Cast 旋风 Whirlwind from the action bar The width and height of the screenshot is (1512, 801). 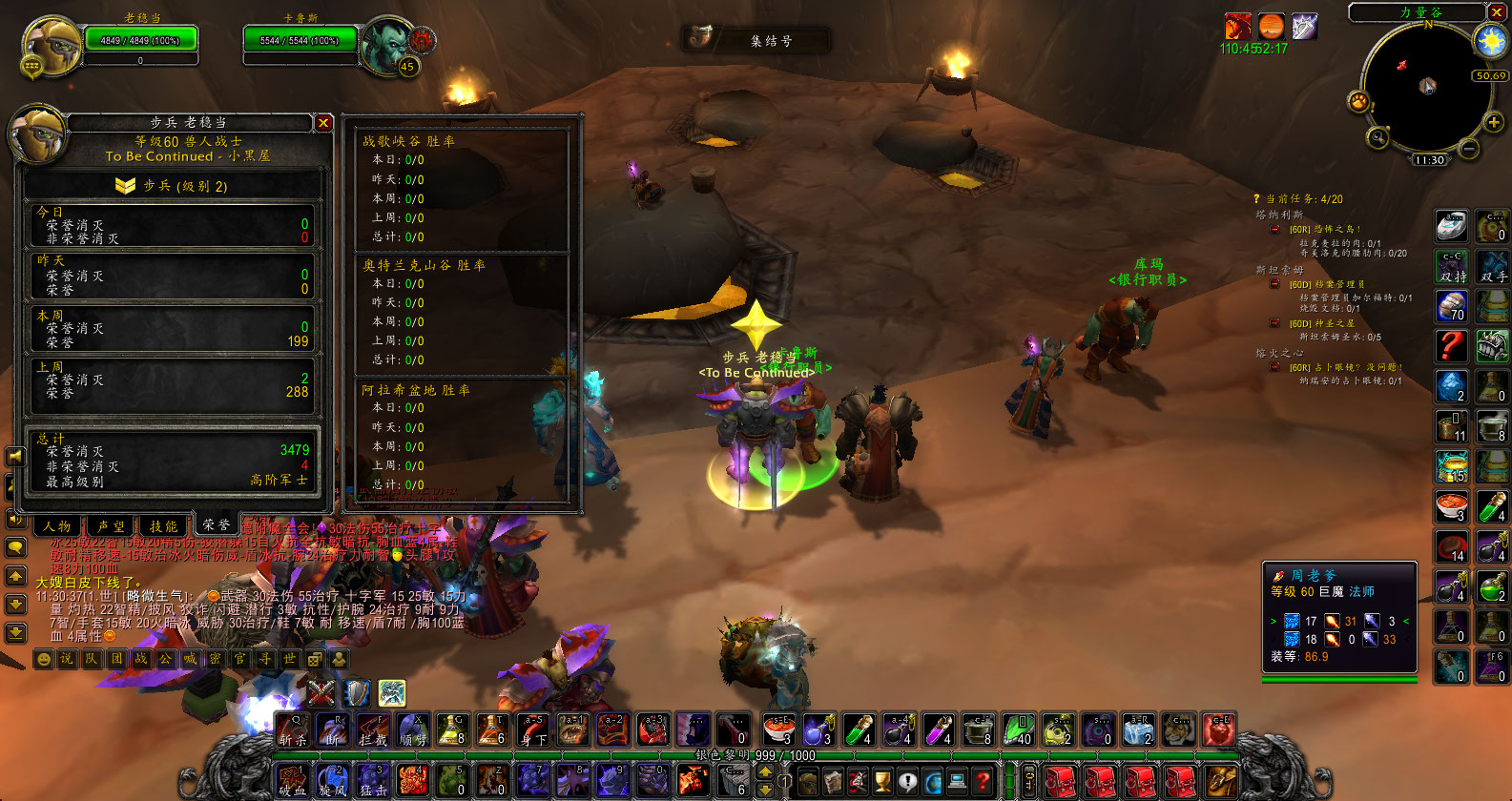point(332,781)
